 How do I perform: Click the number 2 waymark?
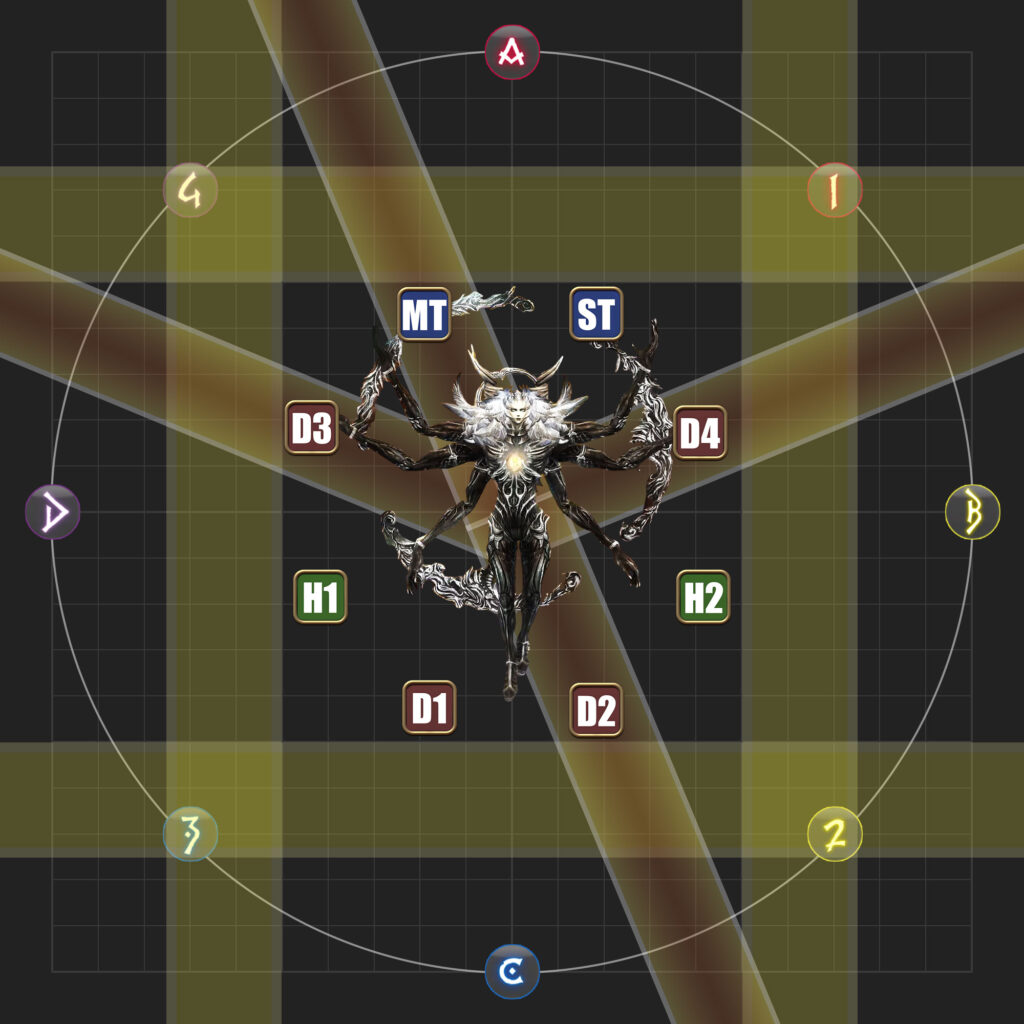click(x=834, y=834)
